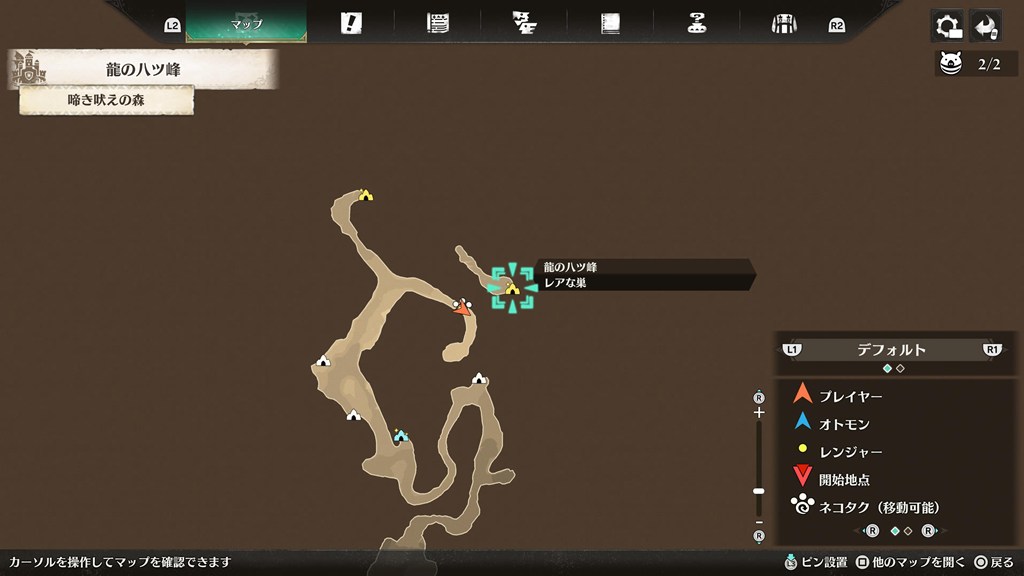Click the return arrow icon
The height and width of the screenshot is (576, 1024).
coord(986,25)
